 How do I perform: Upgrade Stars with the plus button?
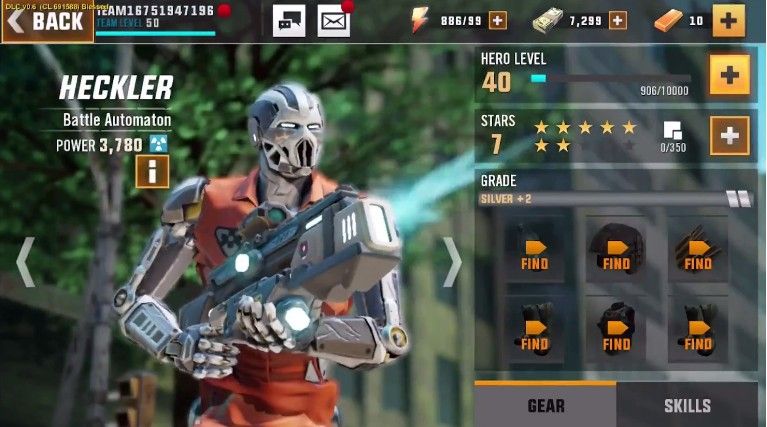[729, 136]
